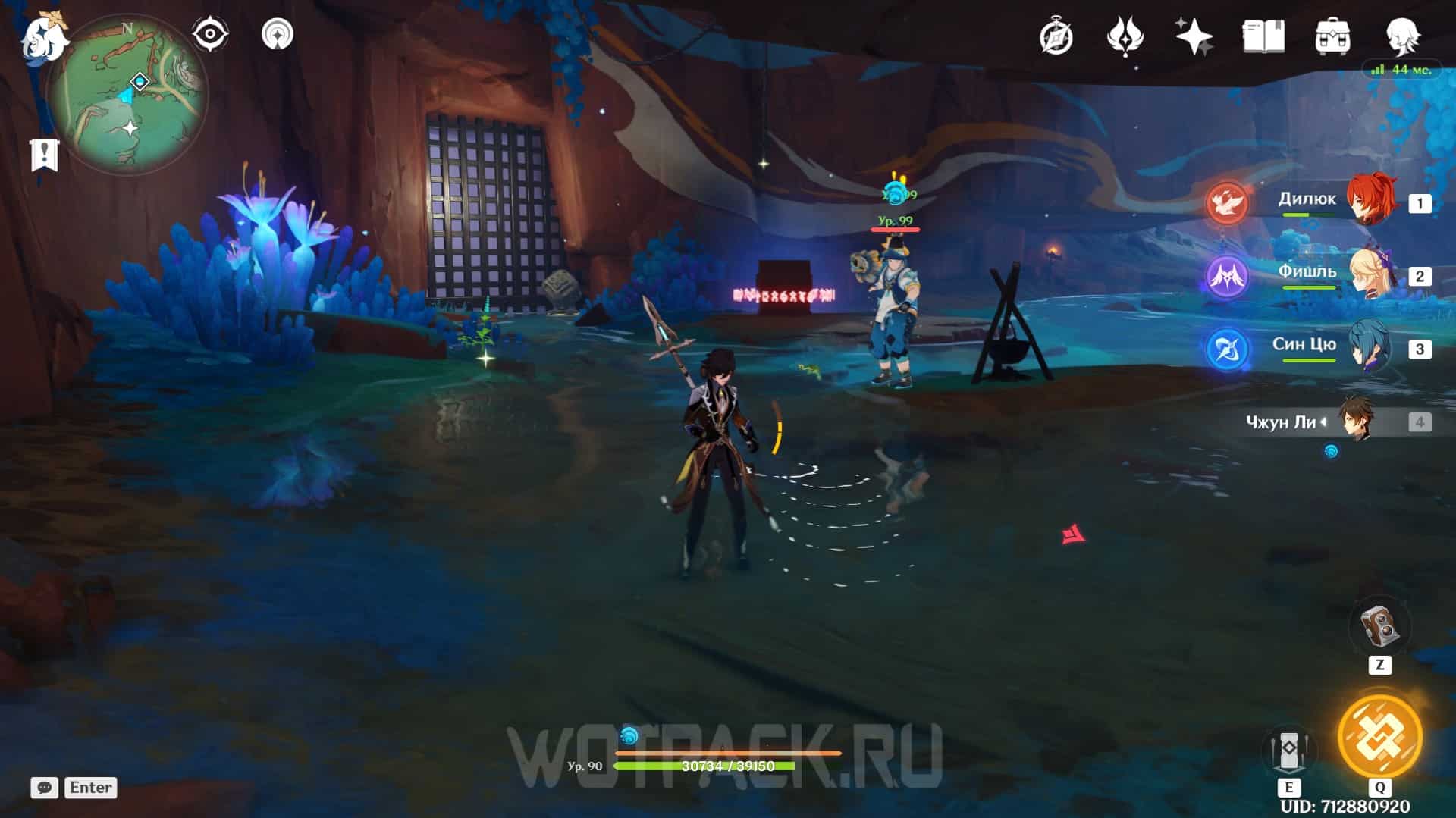Screen dimensions: 1456x818
Task: Open the adventurer handbook
Action: point(1263,36)
